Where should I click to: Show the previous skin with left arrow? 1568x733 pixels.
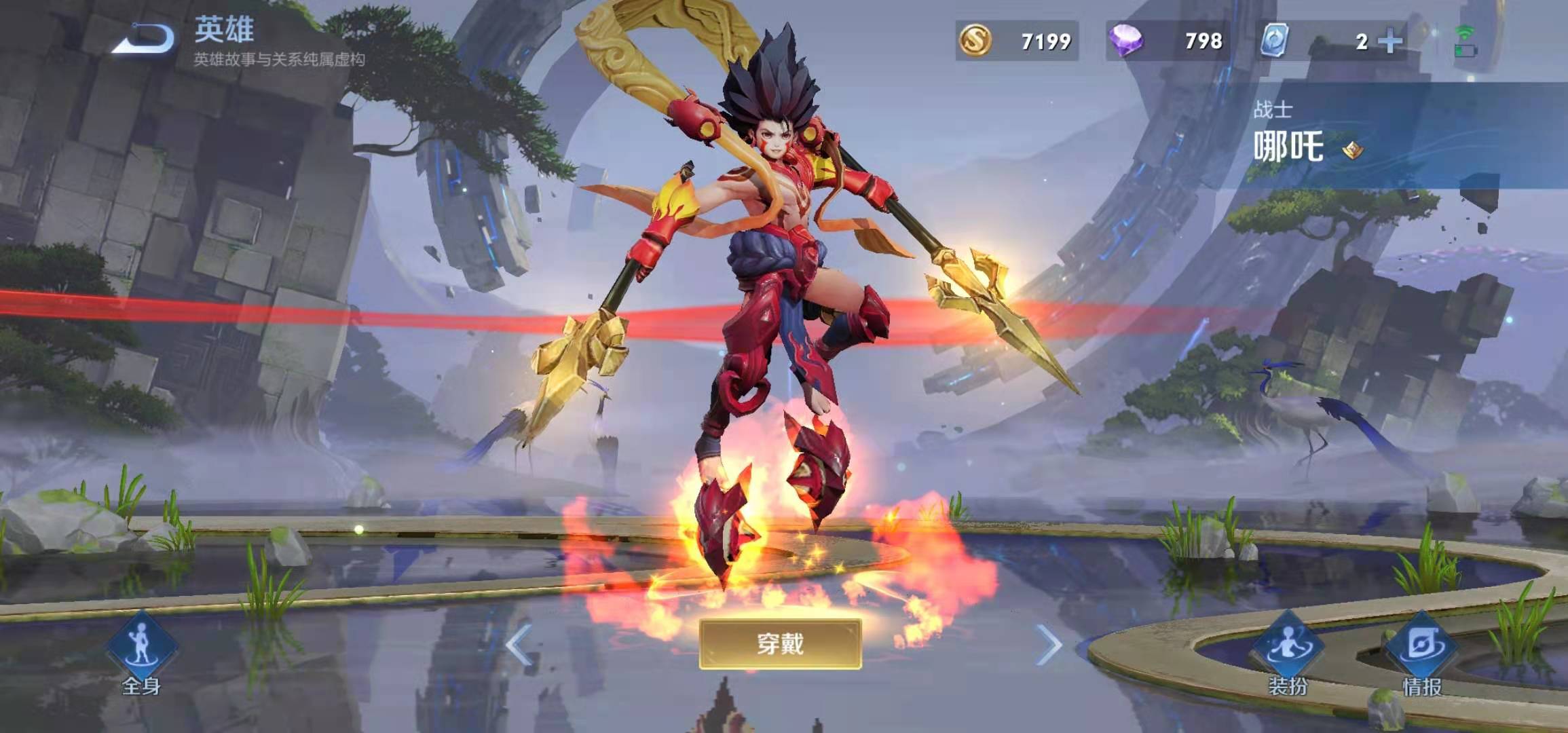pos(519,644)
